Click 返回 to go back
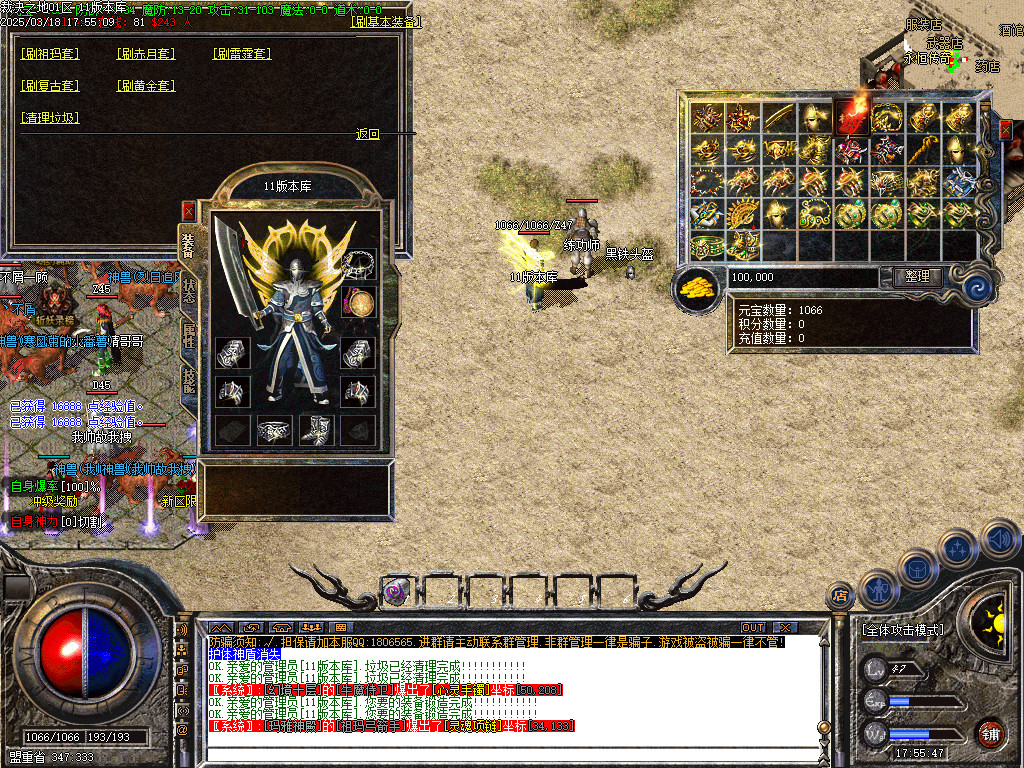 (x=368, y=134)
